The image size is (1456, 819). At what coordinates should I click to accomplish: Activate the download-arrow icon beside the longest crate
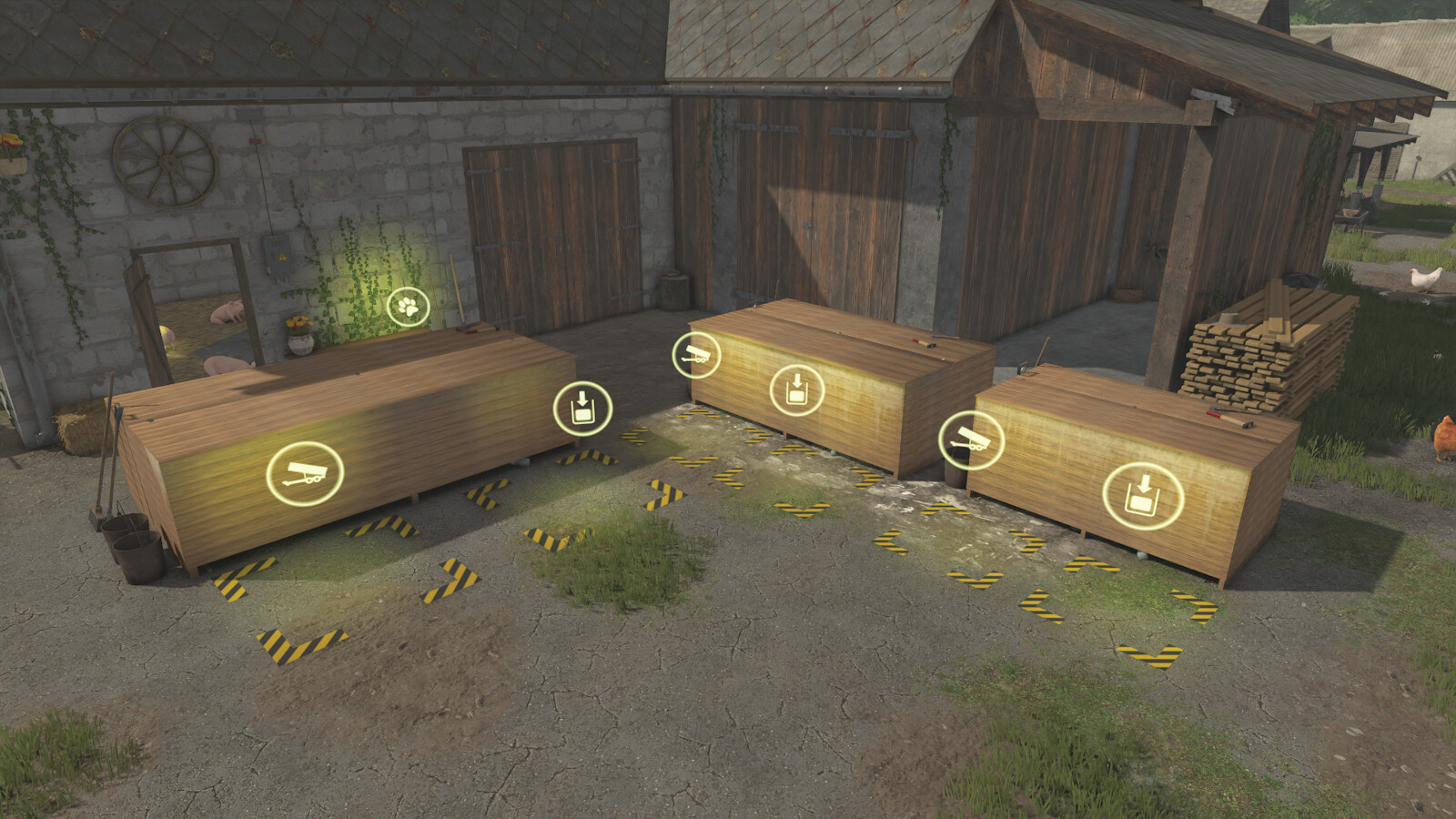click(582, 409)
